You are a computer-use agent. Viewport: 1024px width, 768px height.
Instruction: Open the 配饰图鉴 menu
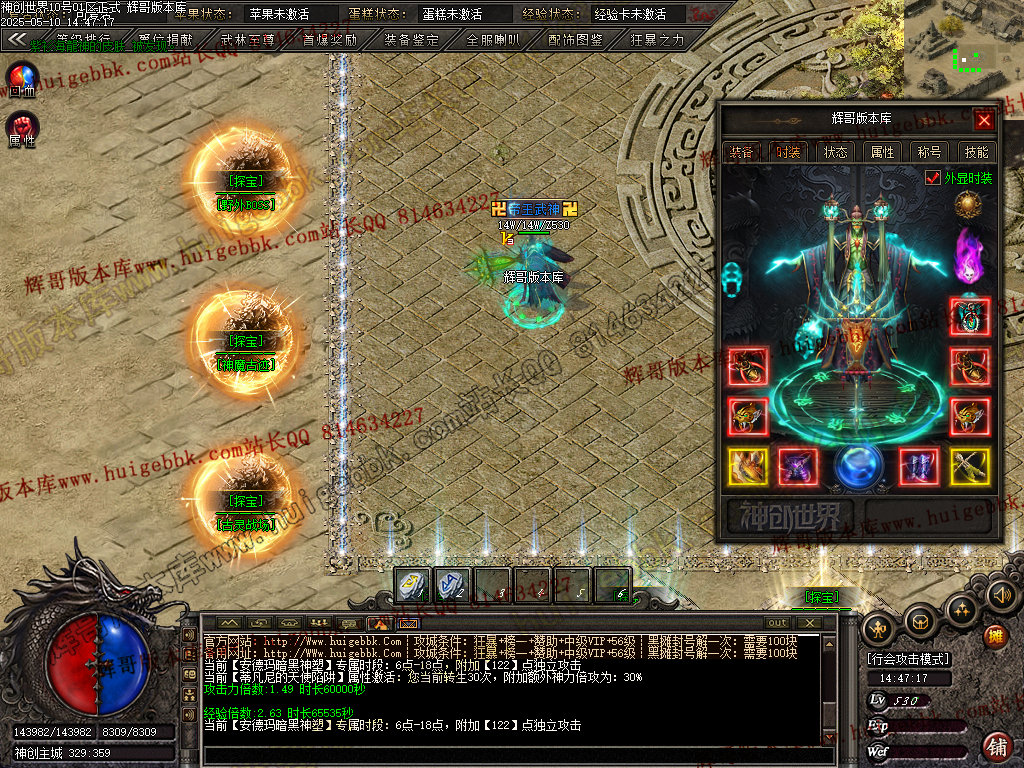pos(576,40)
